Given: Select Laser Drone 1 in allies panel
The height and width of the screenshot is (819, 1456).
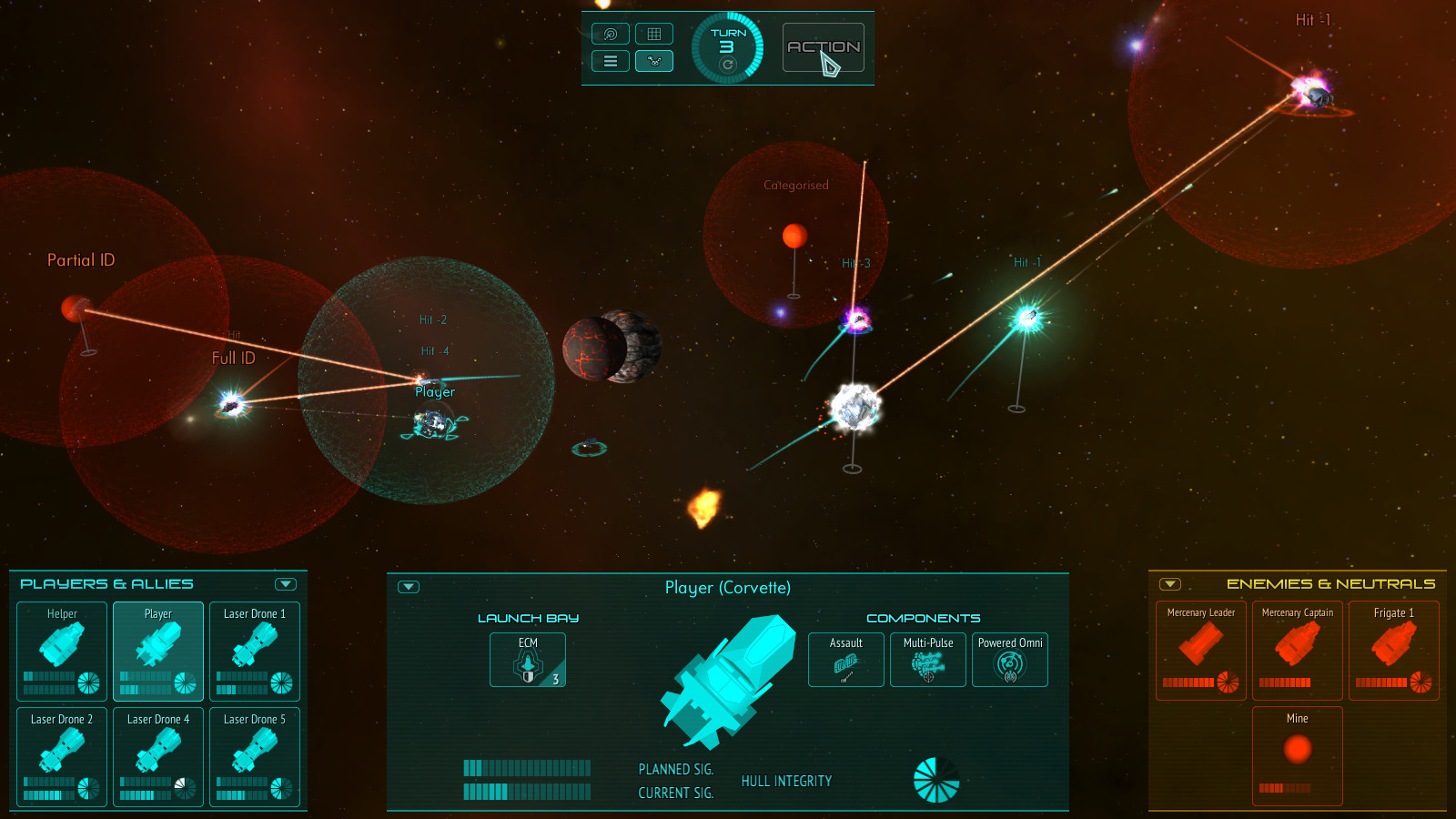Looking at the screenshot, I should pyautogui.click(x=255, y=651).
